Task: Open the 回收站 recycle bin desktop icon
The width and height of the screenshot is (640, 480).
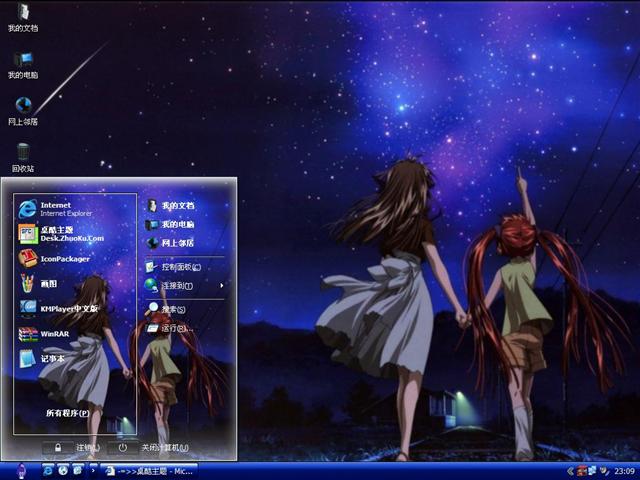Action: point(23,155)
